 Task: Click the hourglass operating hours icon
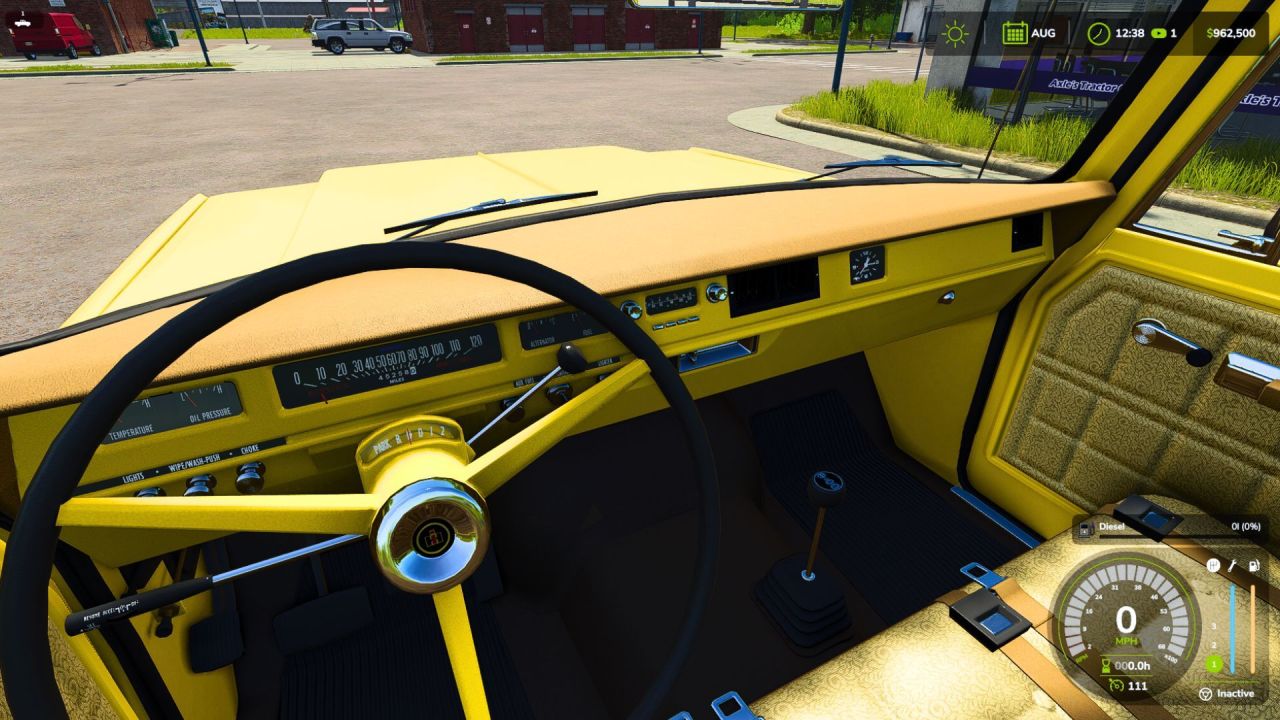[x=1105, y=665]
